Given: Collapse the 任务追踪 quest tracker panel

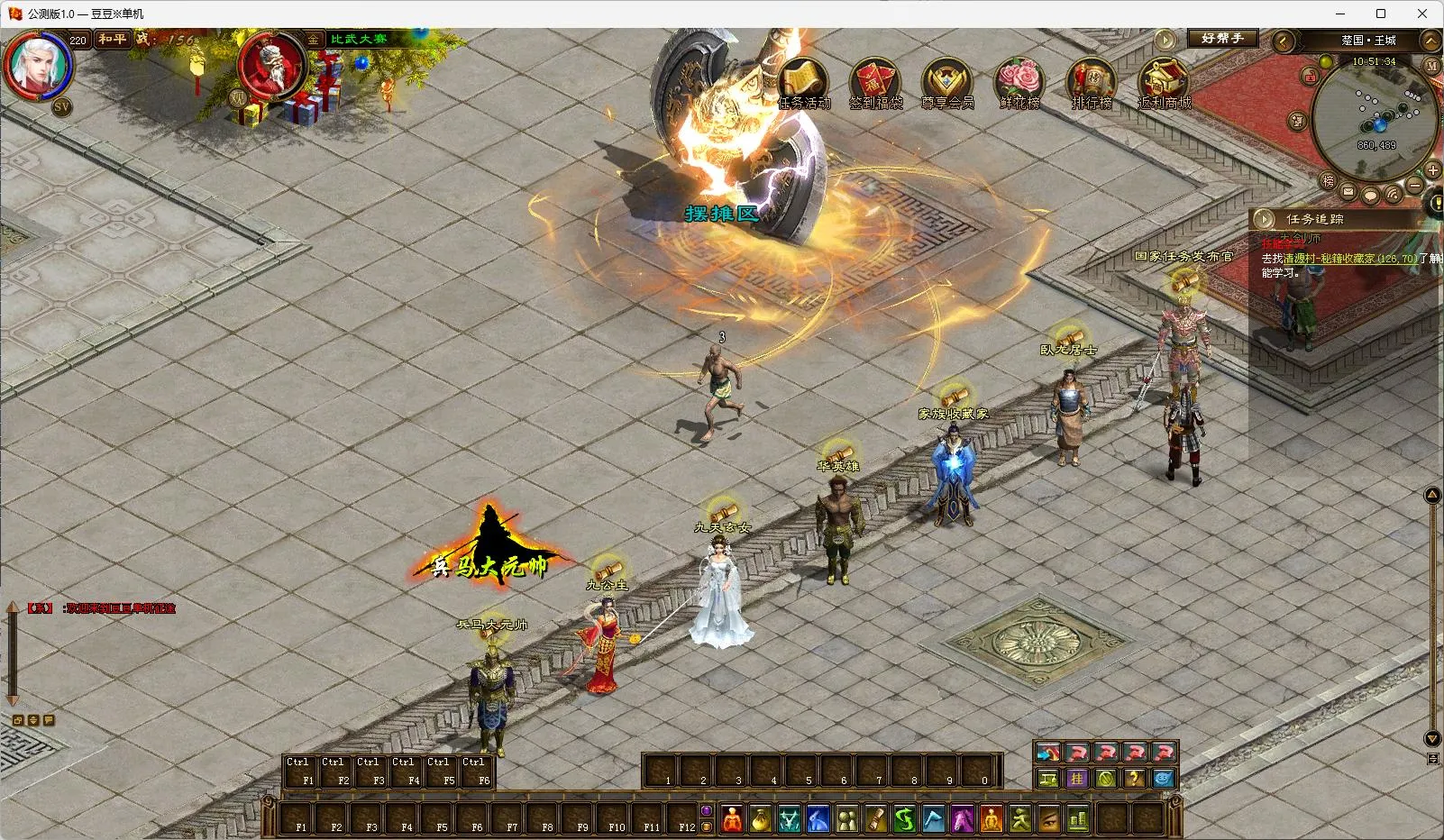Looking at the screenshot, I should click(x=1266, y=219).
